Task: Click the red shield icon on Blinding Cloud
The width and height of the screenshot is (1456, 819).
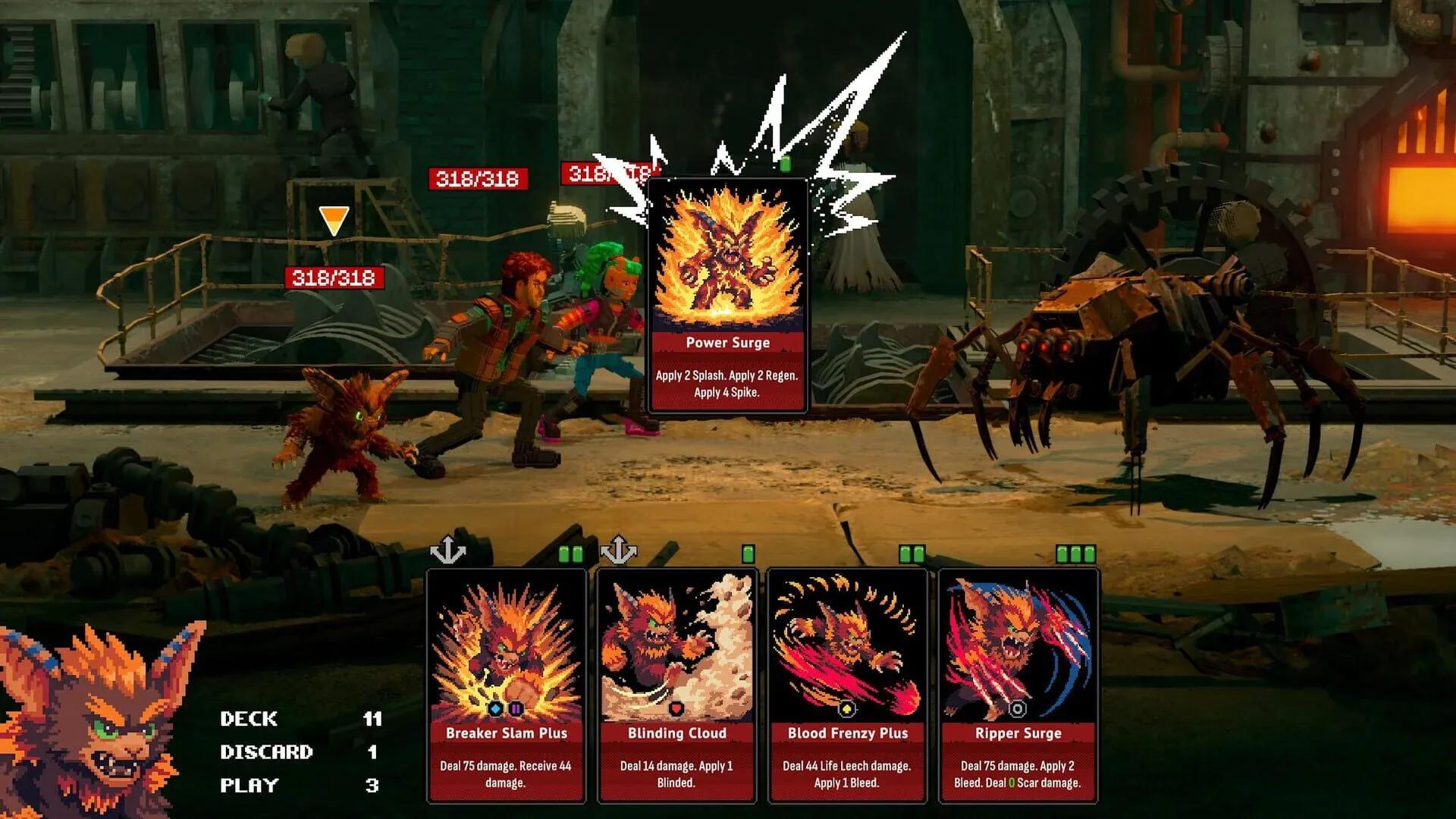Action: (676, 709)
